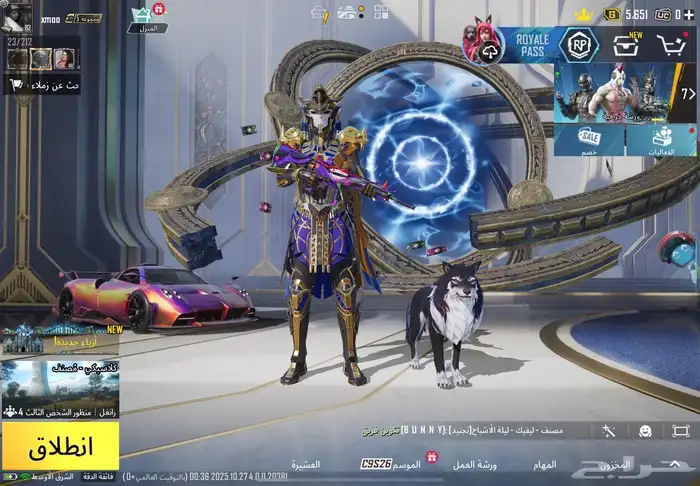Open the Missions (المهام) tab
The image size is (700, 486).
pyautogui.click(x=545, y=464)
